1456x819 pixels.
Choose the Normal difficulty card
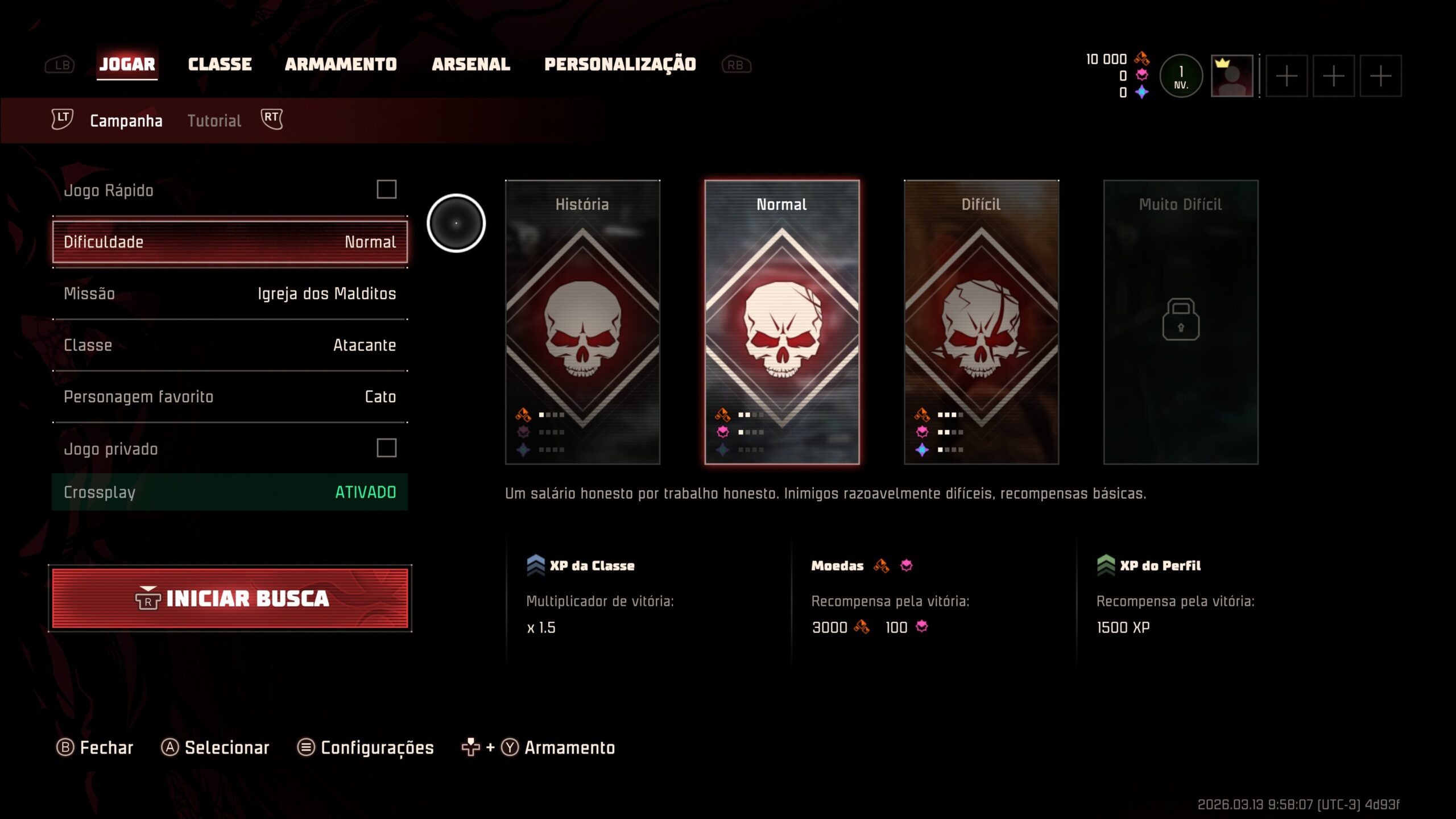[782, 322]
